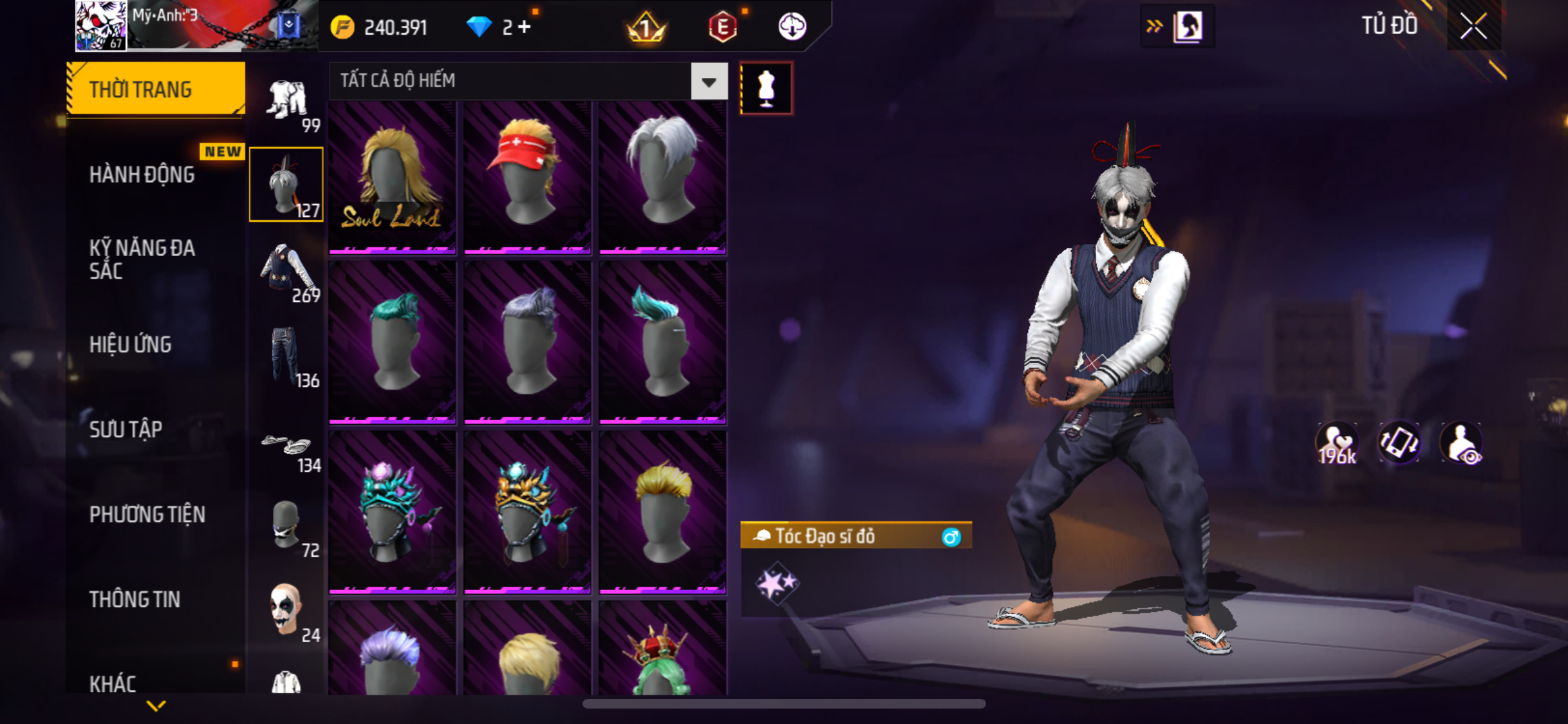Open the Hành Động tab
The height and width of the screenshot is (724, 1568).
click(x=142, y=174)
